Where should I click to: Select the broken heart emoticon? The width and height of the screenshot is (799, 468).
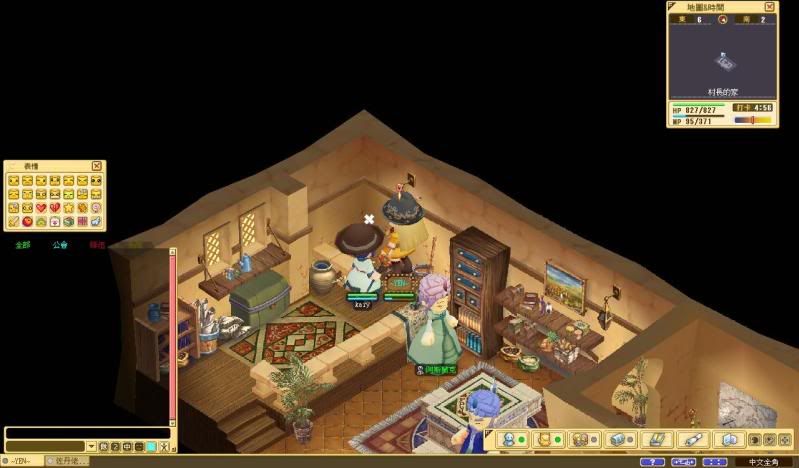pyautogui.click(x=55, y=207)
